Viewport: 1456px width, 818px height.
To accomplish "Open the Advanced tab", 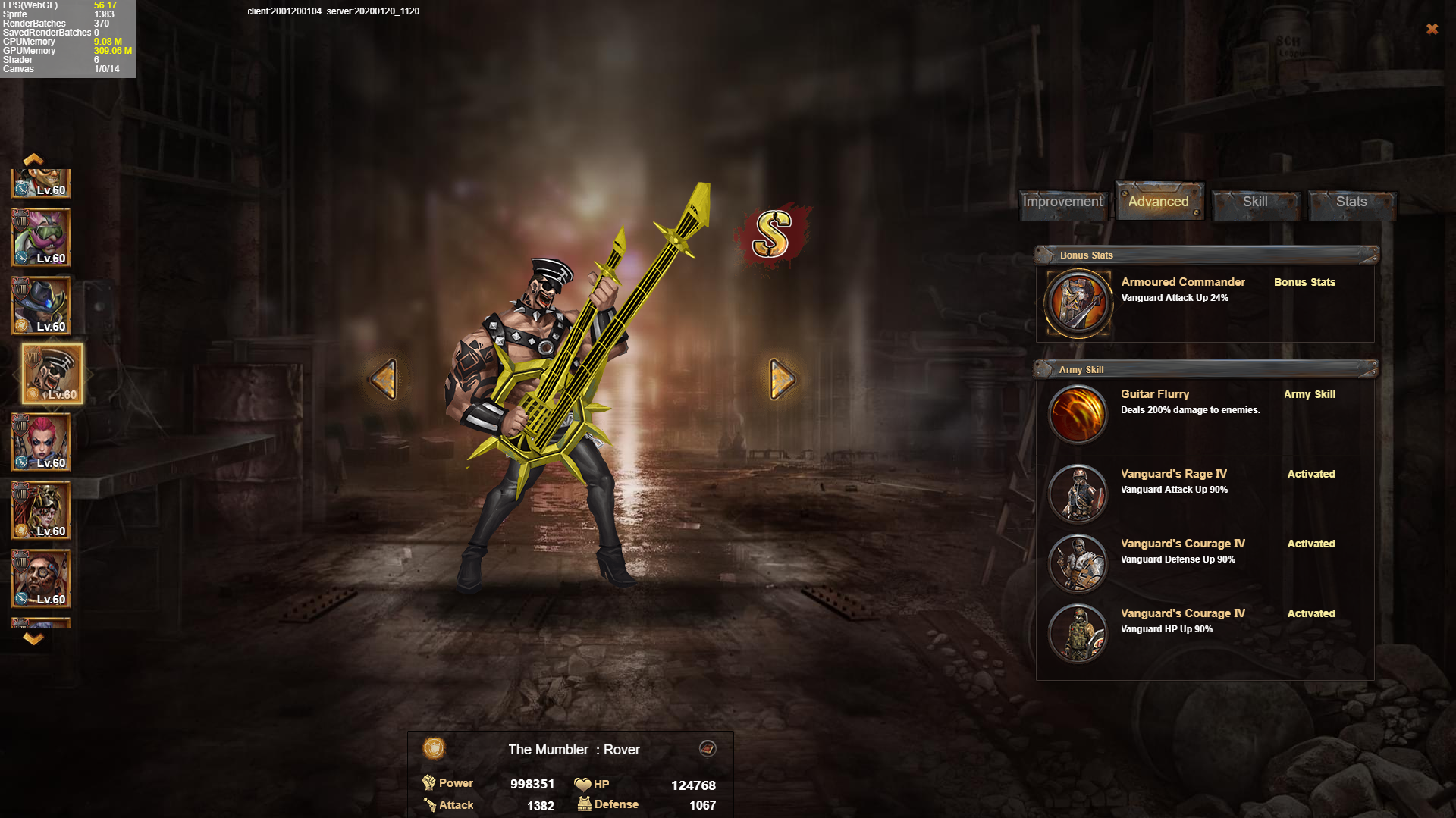I will [1158, 202].
